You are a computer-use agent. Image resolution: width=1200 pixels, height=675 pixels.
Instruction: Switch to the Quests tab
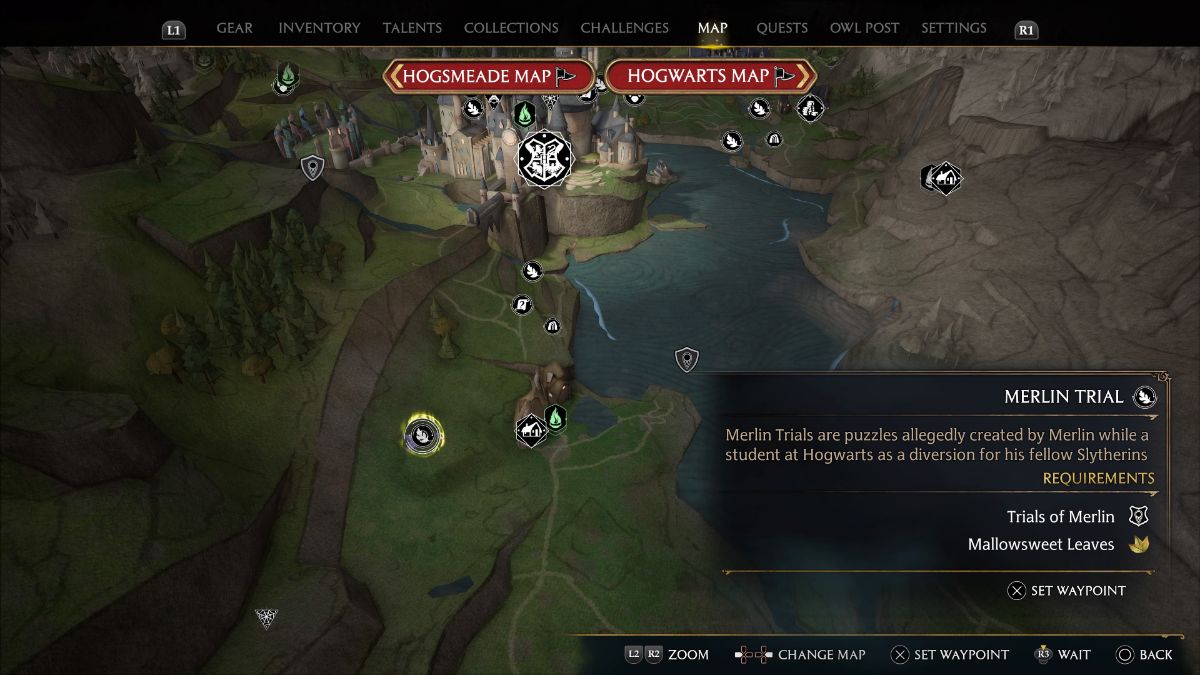[781, 28]
